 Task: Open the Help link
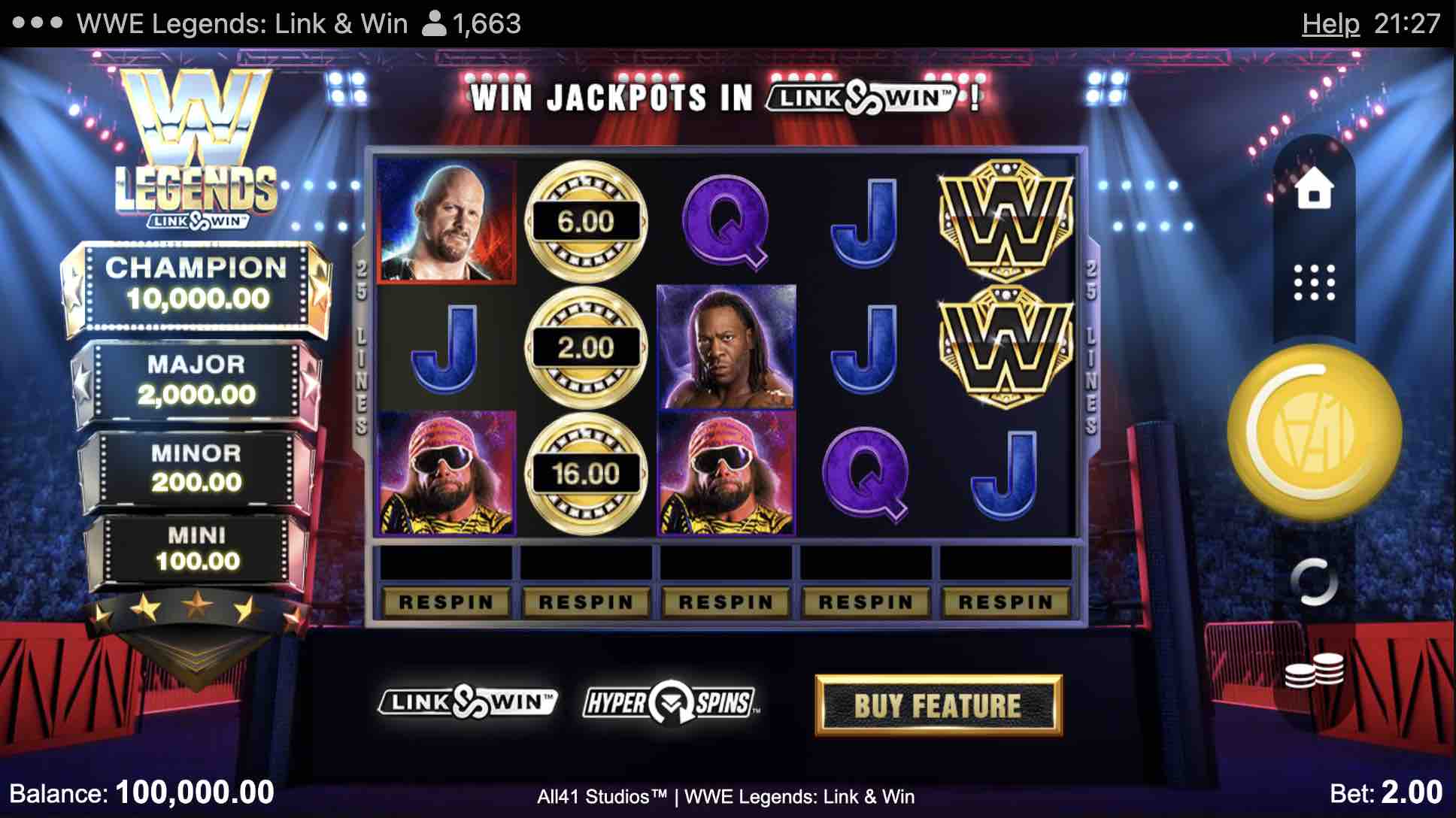1330,24
